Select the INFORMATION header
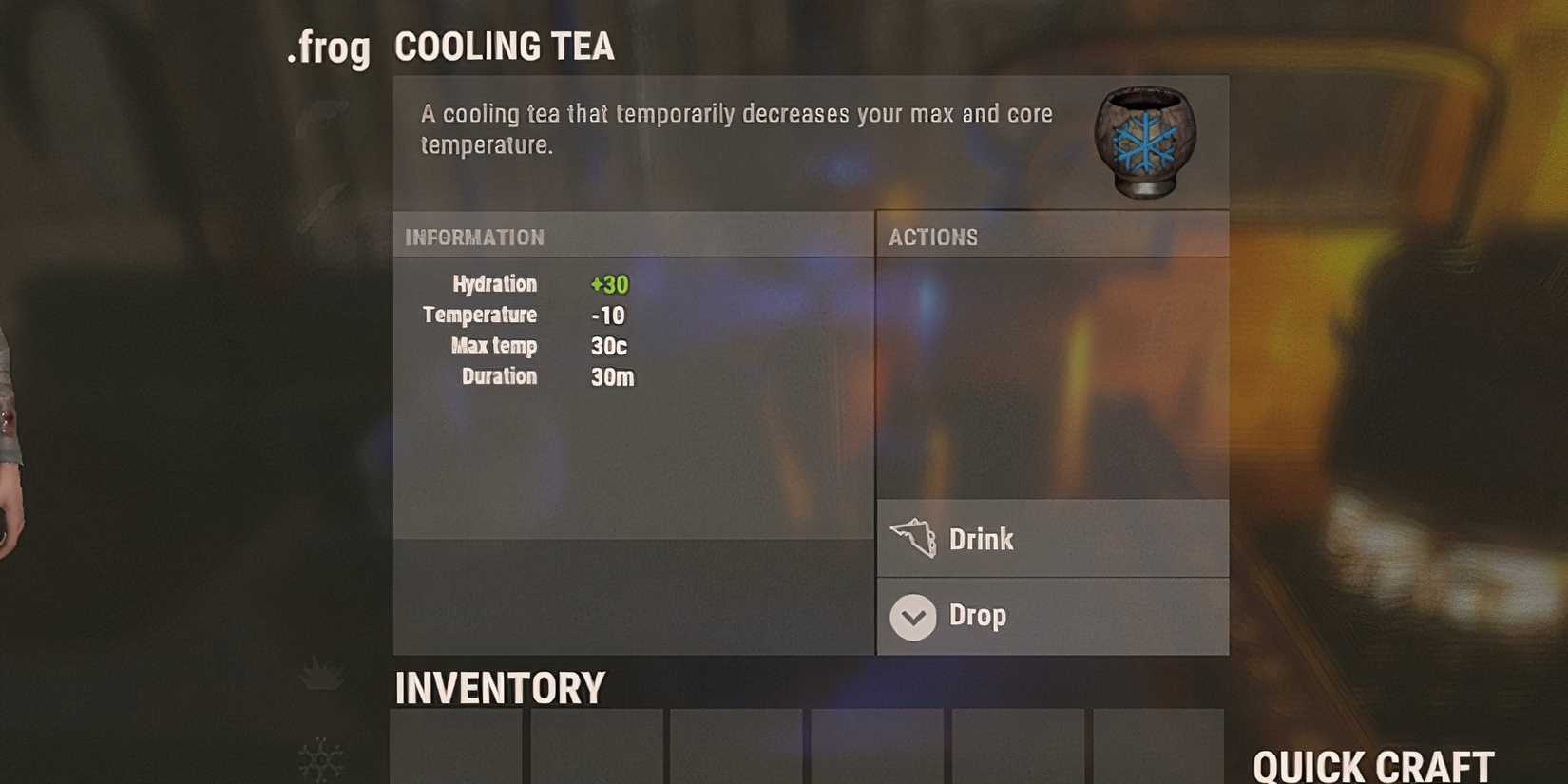This screenshot has width=1568, height=784. tap(475, 237)
